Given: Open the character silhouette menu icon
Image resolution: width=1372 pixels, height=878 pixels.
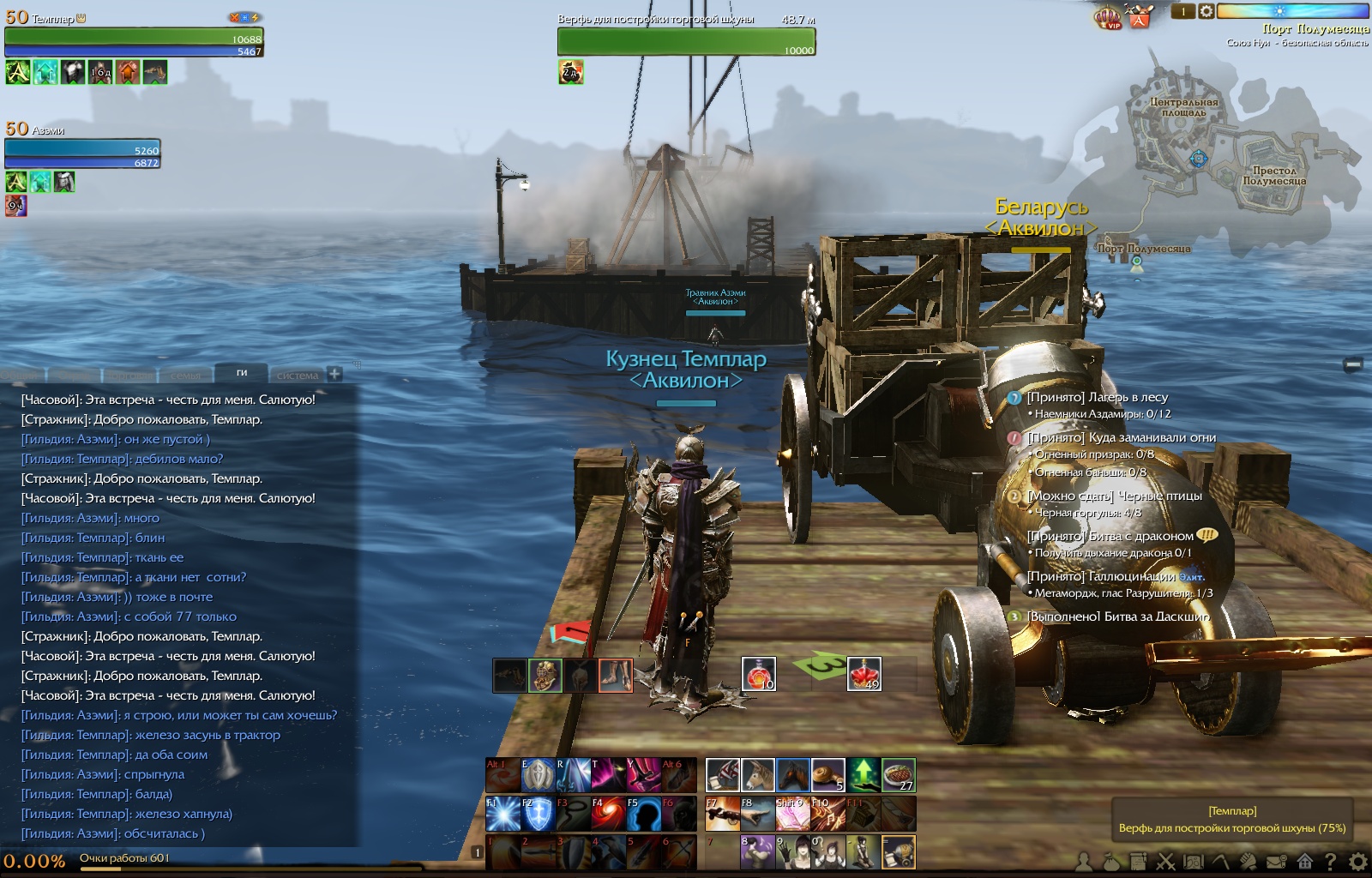Looking at the screenshot, I should pos(1085,861).
